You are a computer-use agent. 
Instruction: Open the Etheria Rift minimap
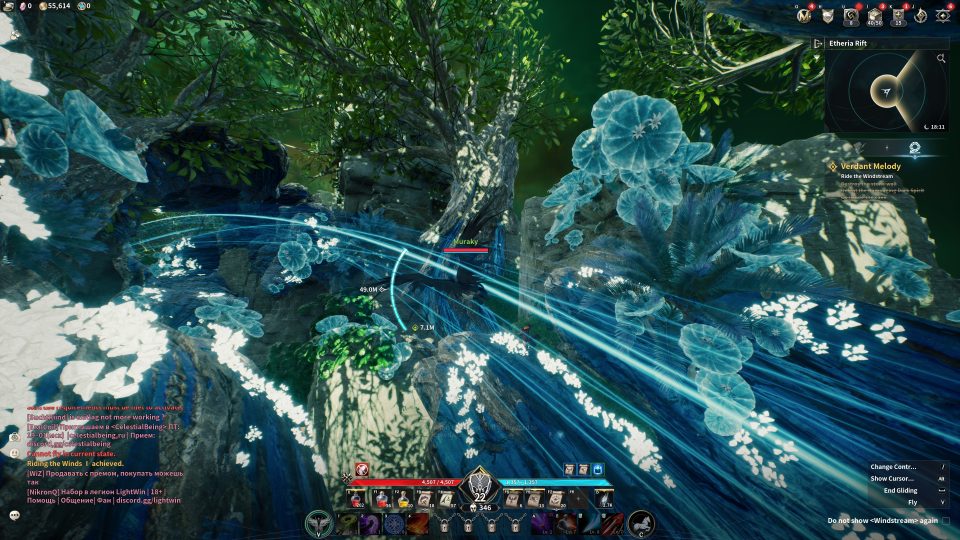(886, 92)
